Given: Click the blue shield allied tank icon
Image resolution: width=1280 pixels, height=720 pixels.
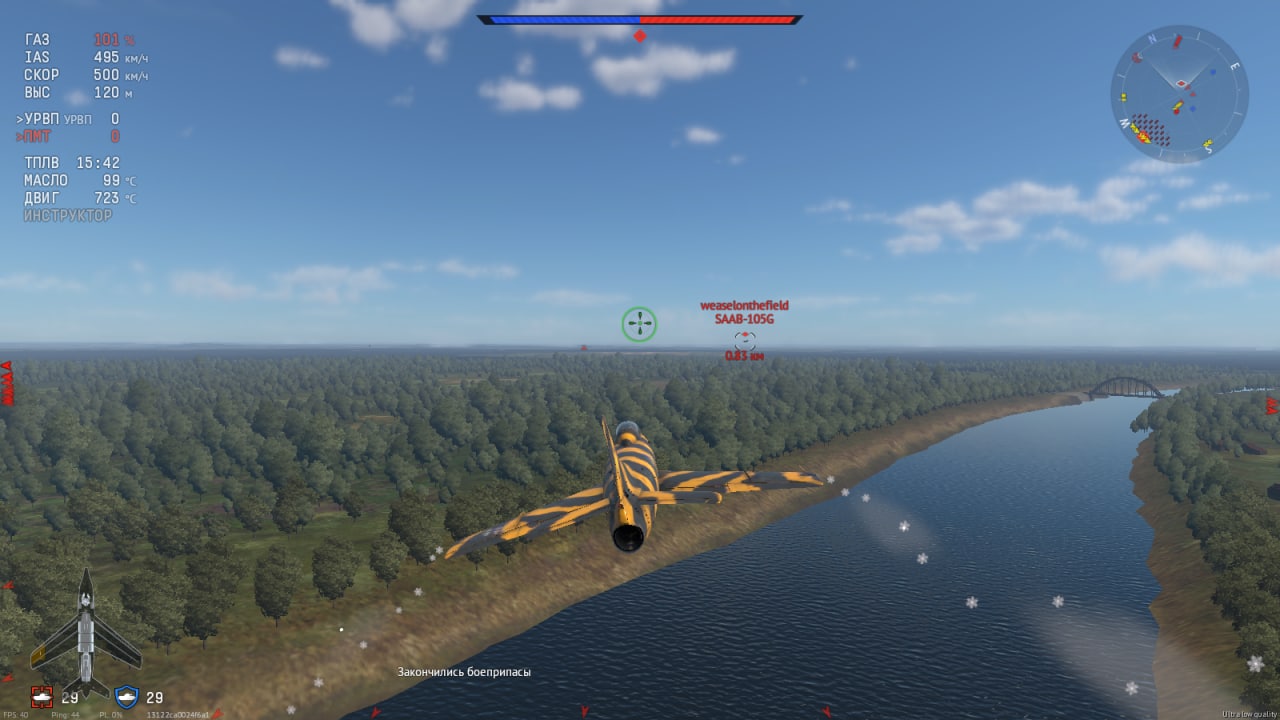Looking at the screenshot, I should tap(126, 697).
